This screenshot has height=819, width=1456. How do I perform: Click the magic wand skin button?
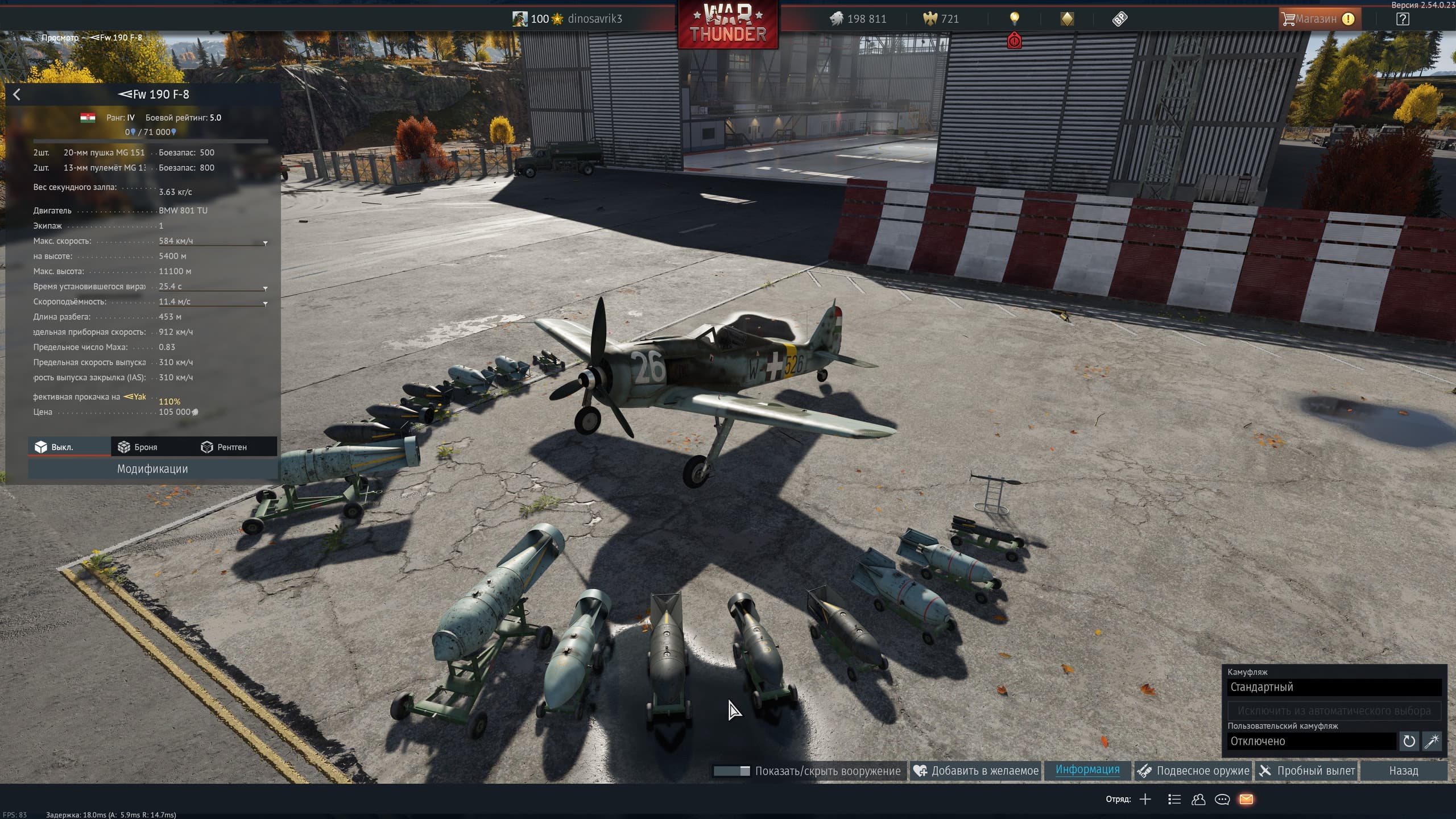tap(1432, 741)
